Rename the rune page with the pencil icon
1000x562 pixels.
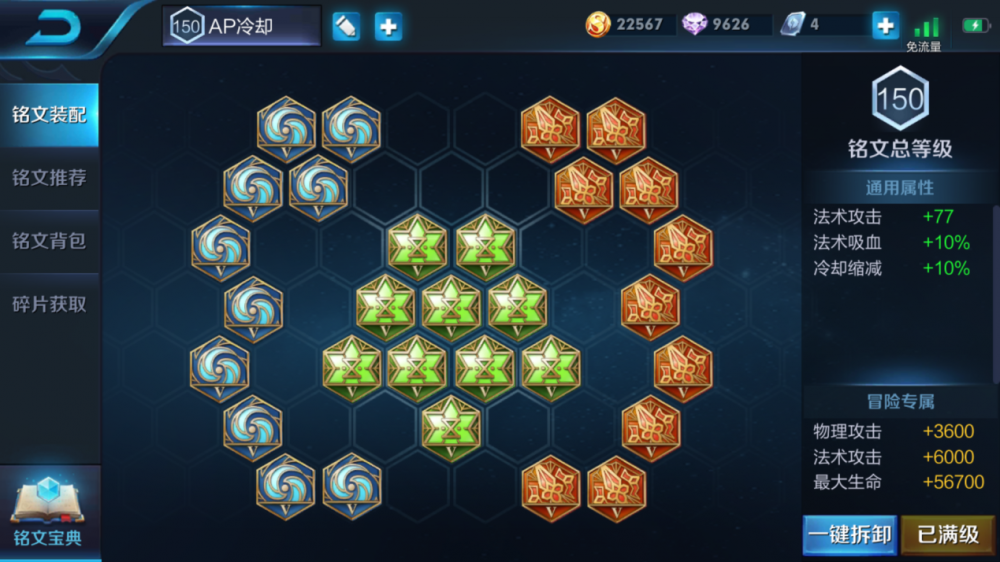[x=346, y=26]
